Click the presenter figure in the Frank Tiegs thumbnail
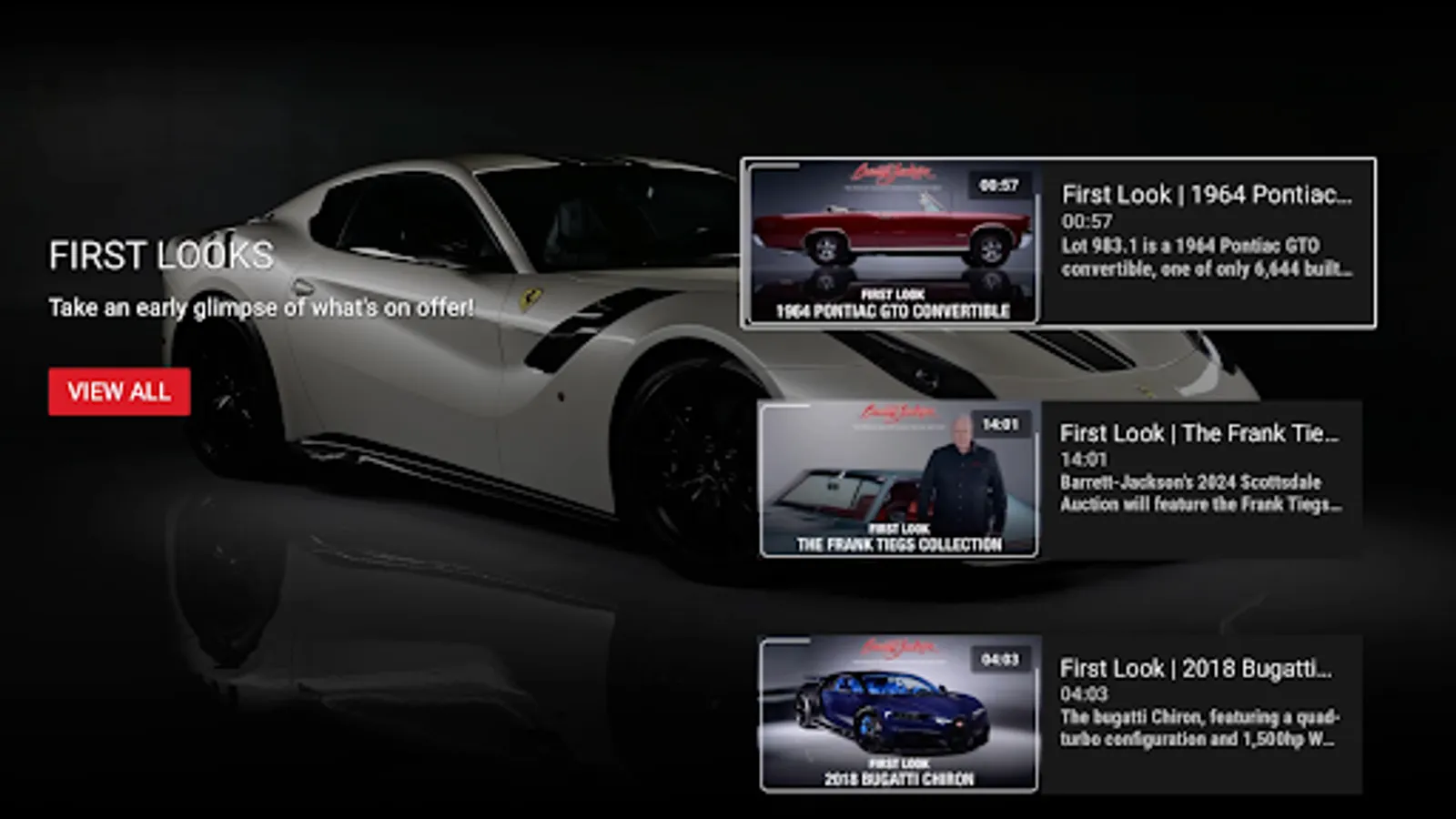This screenshot has height=819, width=1456. [963, 478]
